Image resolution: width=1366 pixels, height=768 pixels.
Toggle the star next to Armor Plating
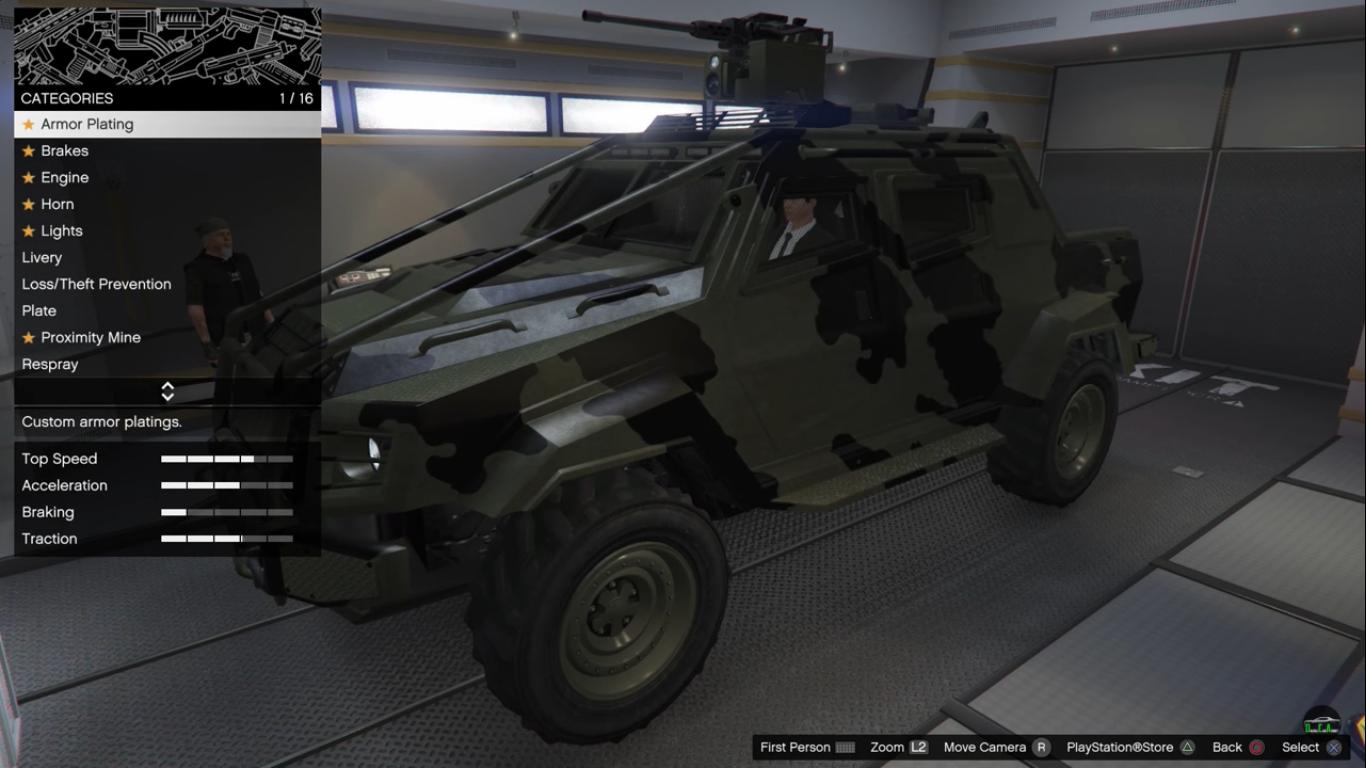point(28,124)
